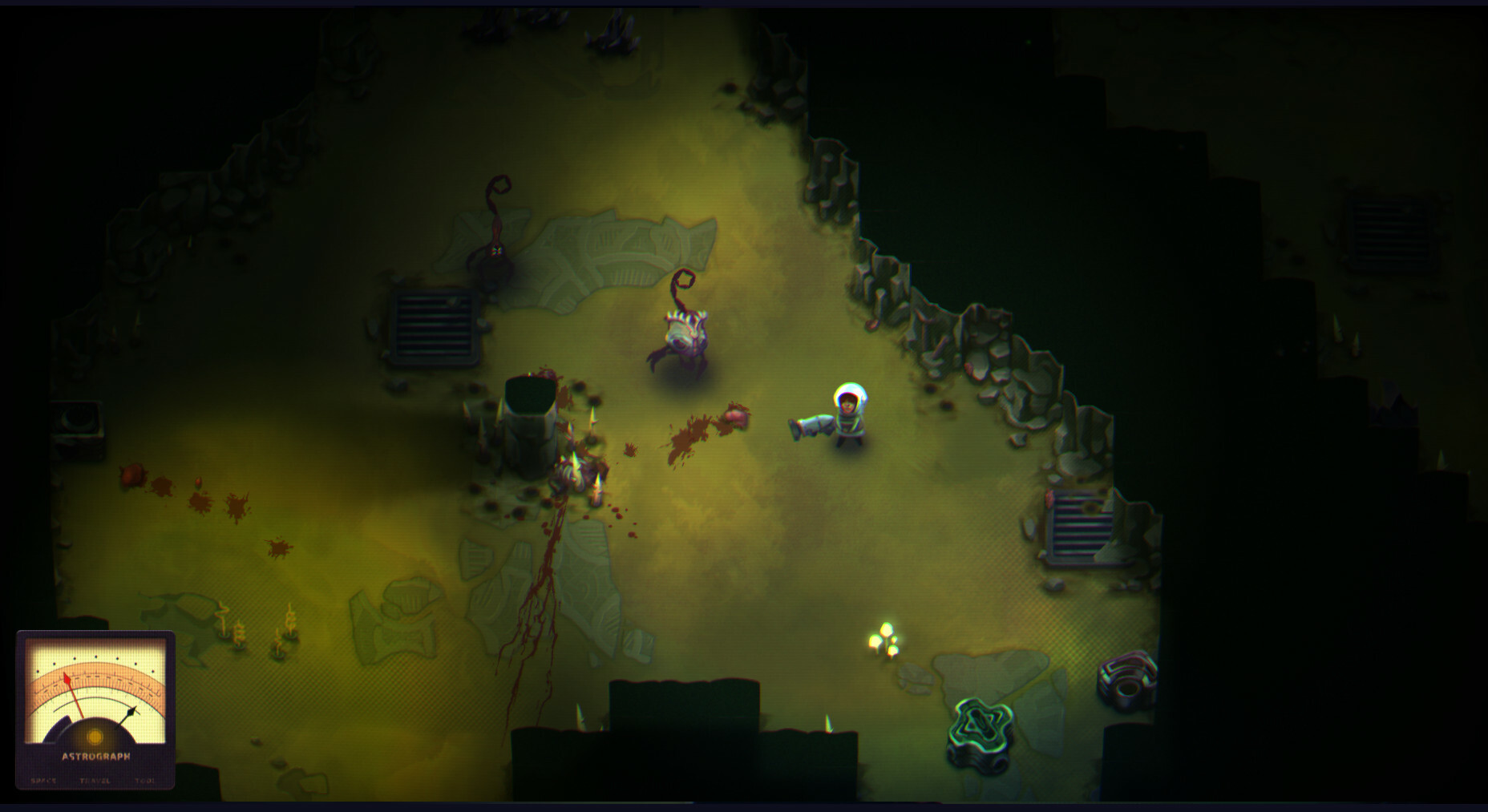Click the TRAVEL label on the Astrograph
Image resolution: width=1488 pixels, height=812 pixels.
click(x=95, y=780)
